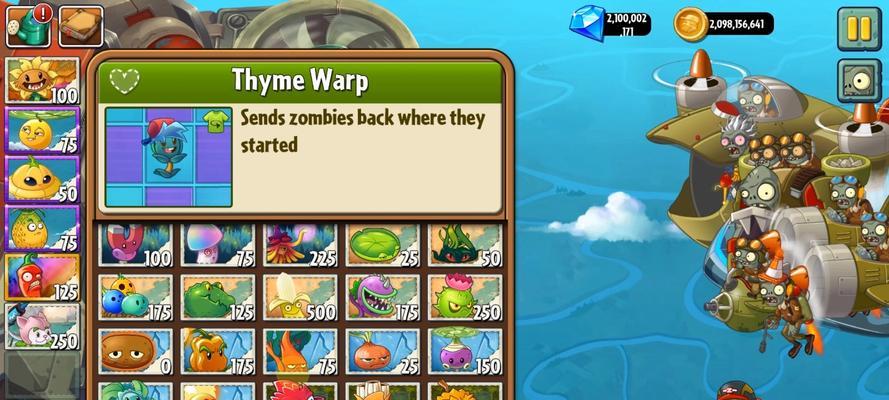Click the Thyme Warp plant preview image
This screenshot has height=400, width=889.
pyautogui.click(x=168, y=157)
